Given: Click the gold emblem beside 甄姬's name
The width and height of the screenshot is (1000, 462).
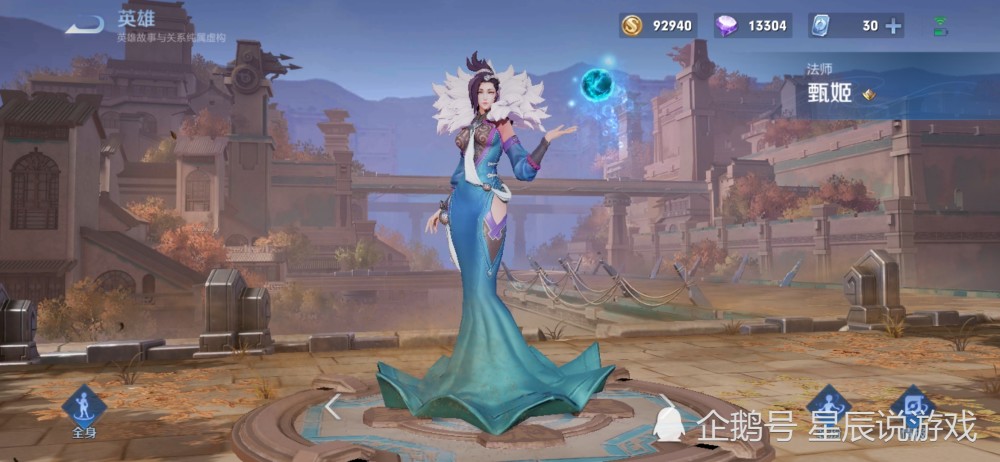Looking at the screenshot, I should click(x=869, y=95).
